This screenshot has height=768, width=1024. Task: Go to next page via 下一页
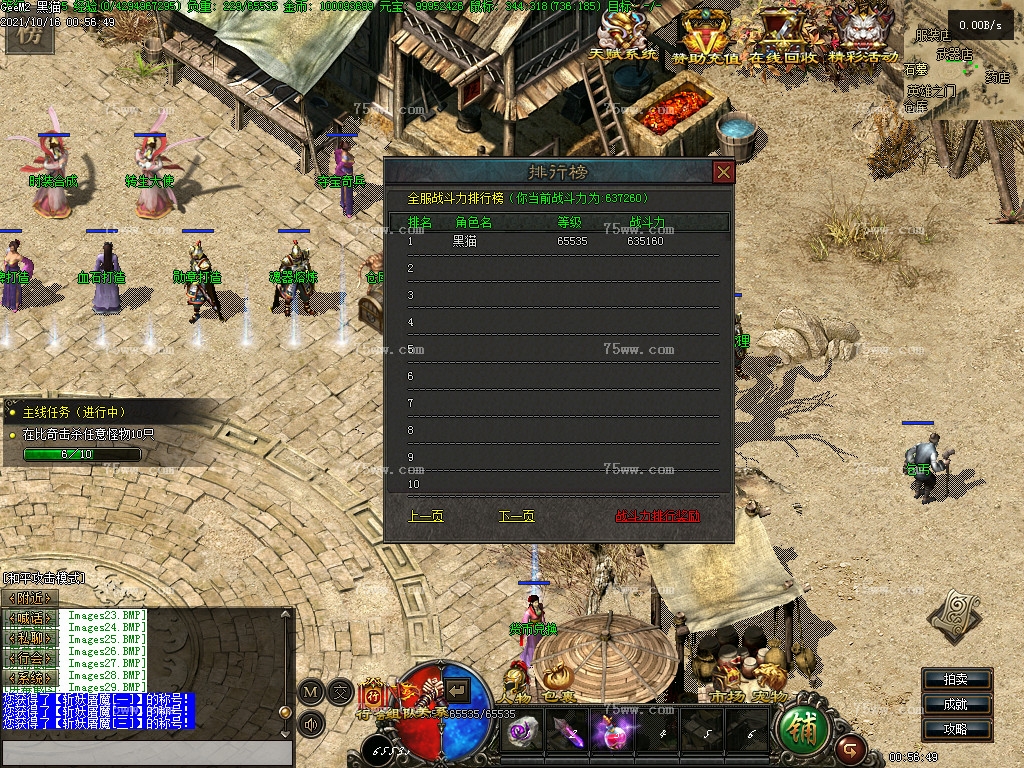[516, 516]
